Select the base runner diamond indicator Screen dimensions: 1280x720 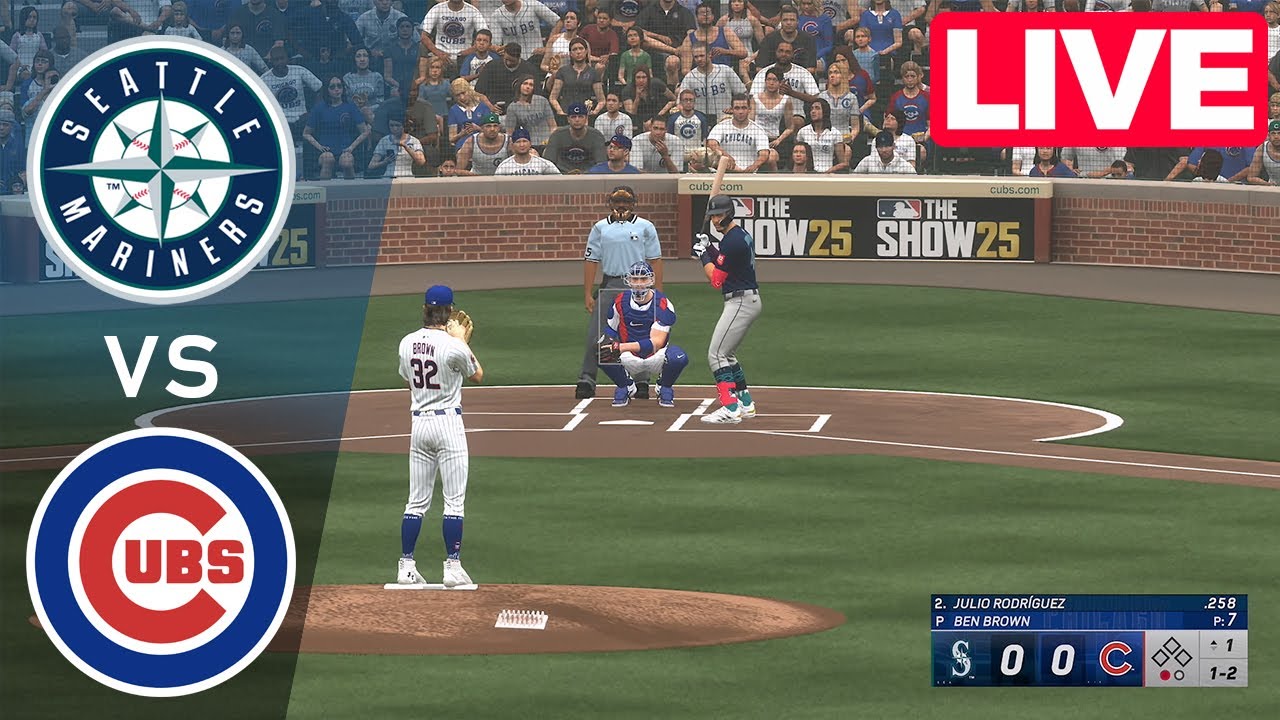coord(1173,650)
